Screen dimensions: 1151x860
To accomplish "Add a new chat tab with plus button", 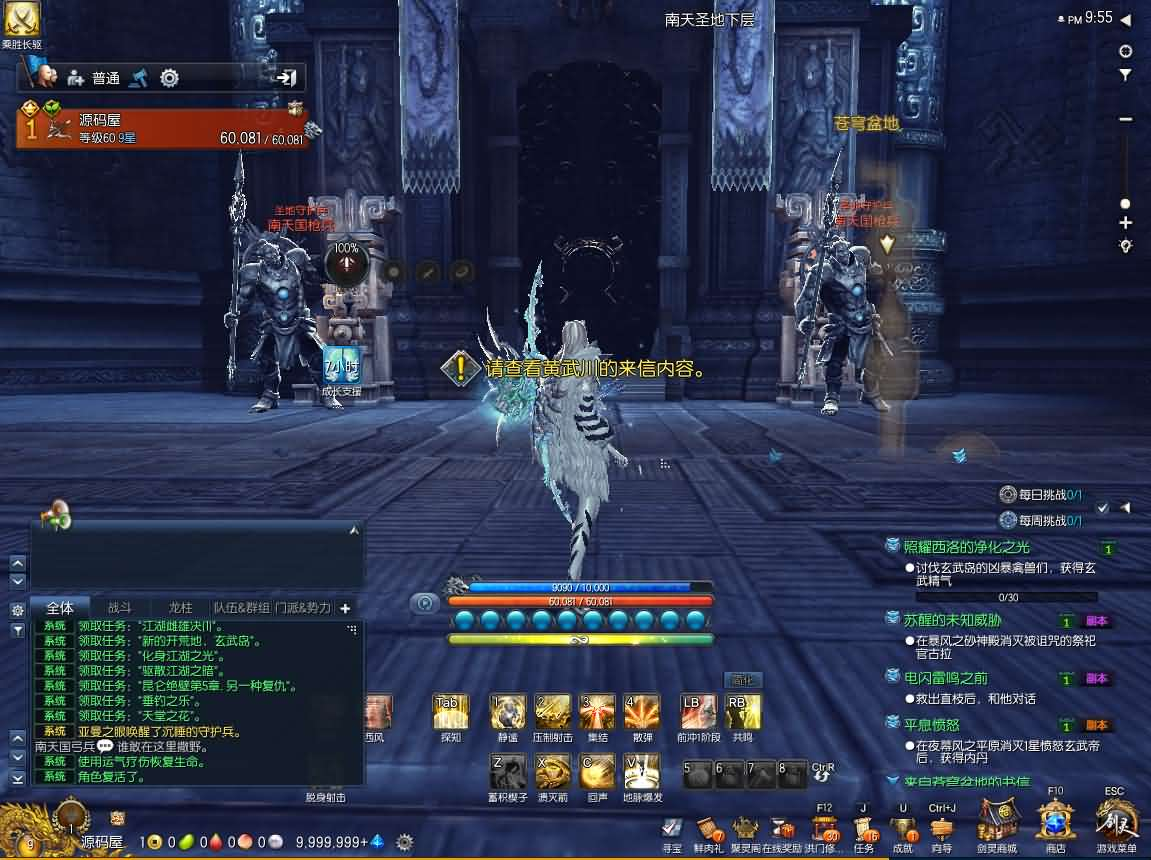I will point(345,607).
